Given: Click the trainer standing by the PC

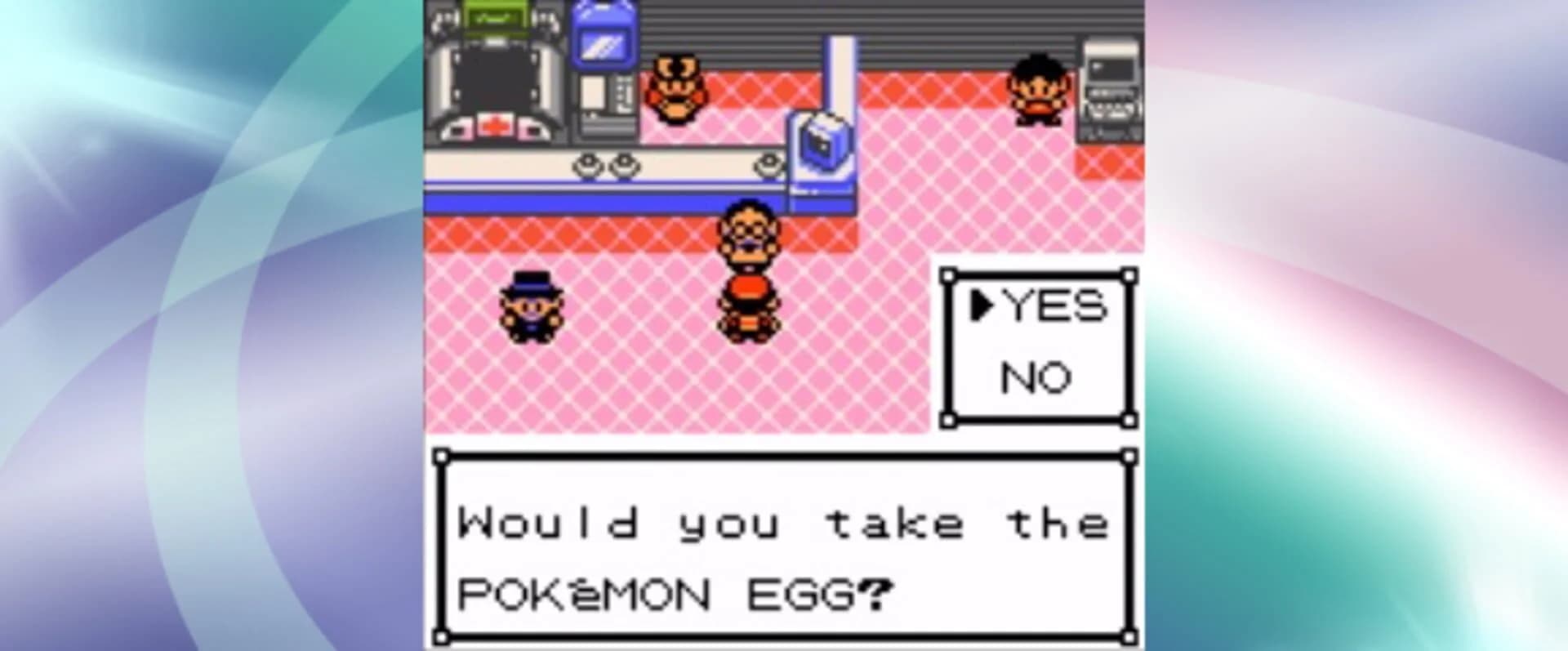Looking at the screenshot, I should (x=1037, y=90).
